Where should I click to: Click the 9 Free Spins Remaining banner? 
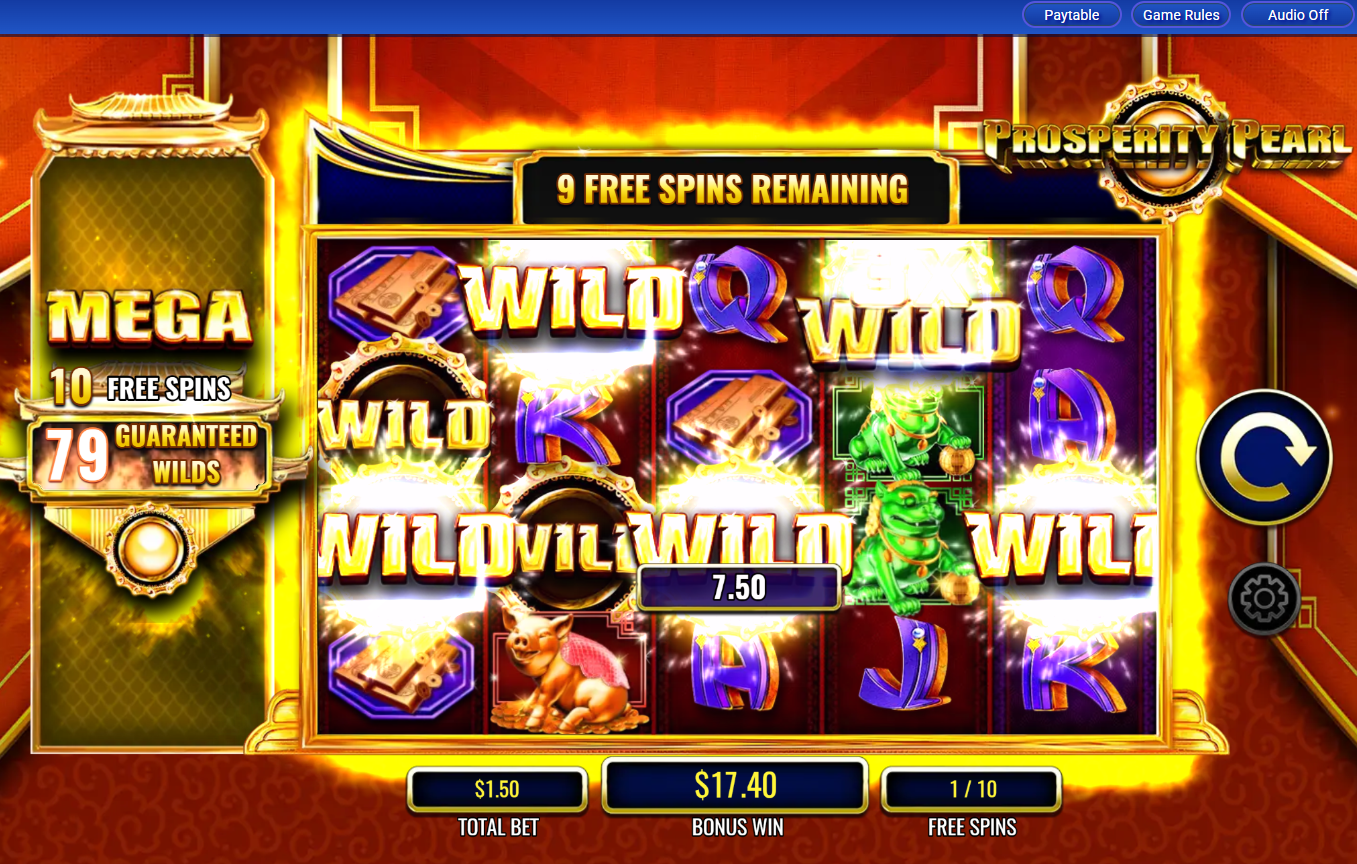point(735,188)
